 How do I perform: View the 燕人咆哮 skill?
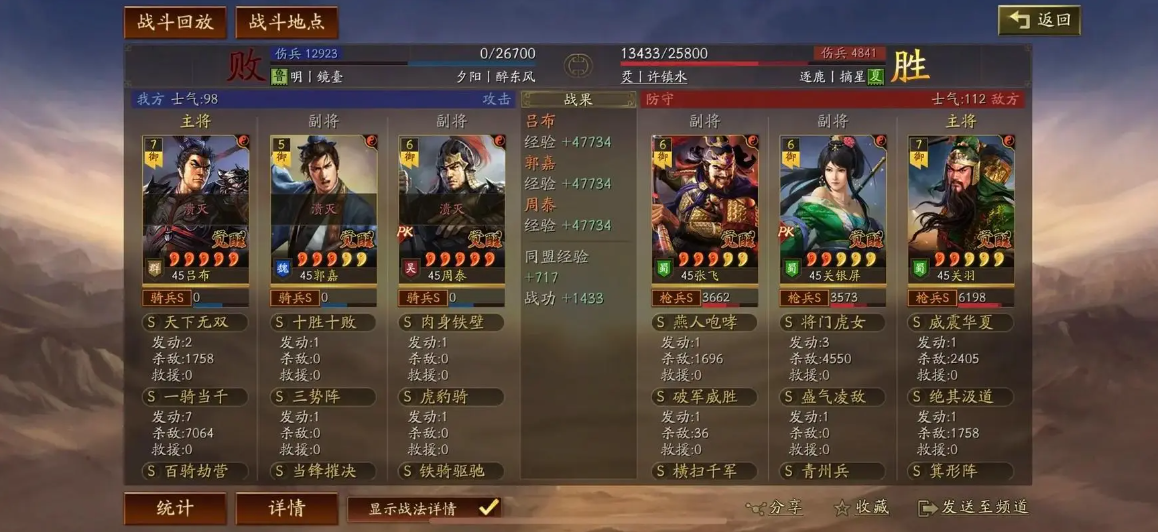point(705,323)
